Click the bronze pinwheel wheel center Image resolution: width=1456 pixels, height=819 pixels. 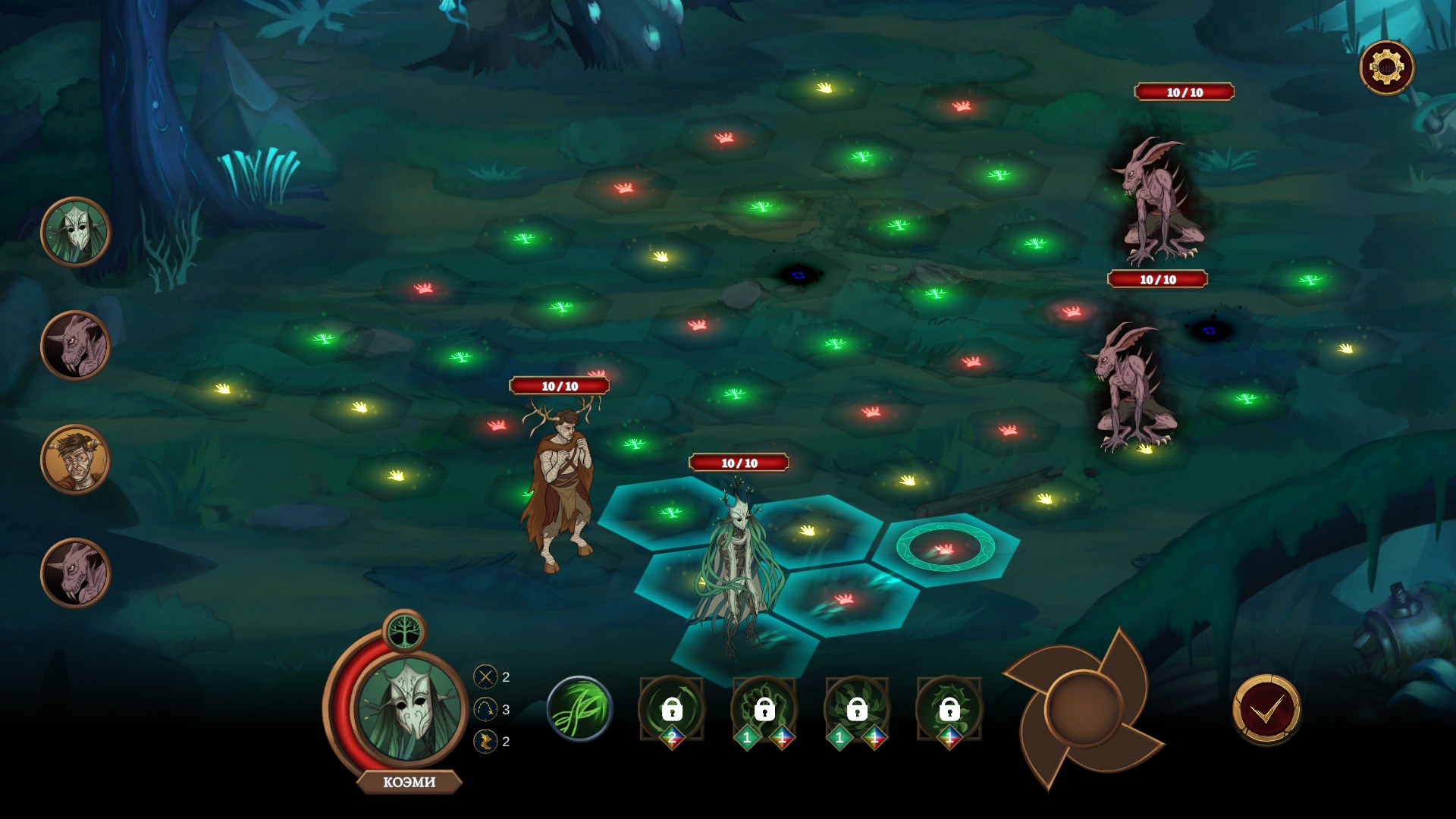[x=1083, y=708]
